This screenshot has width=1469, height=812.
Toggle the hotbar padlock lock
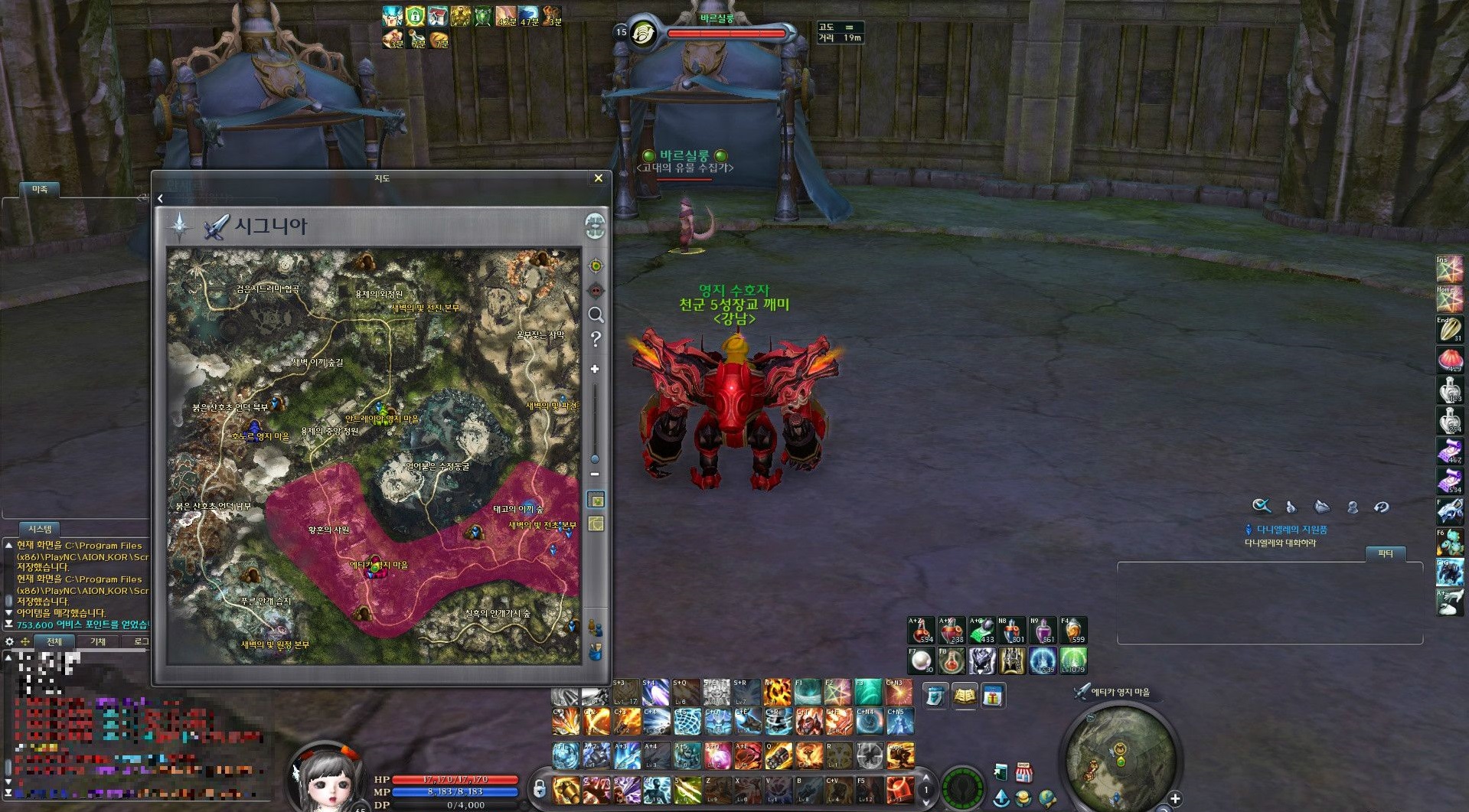[540, 788]
